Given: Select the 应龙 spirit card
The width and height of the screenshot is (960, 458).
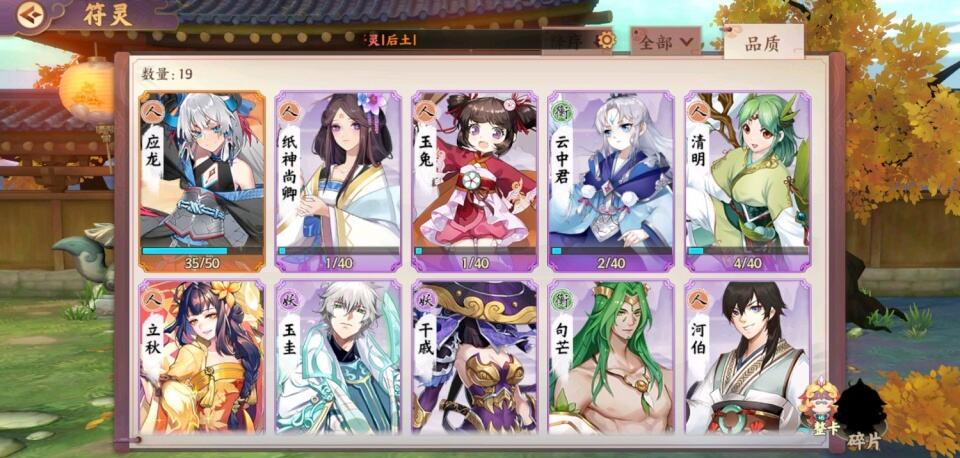Looking at the screenshot, I should [x=201, y=181].
